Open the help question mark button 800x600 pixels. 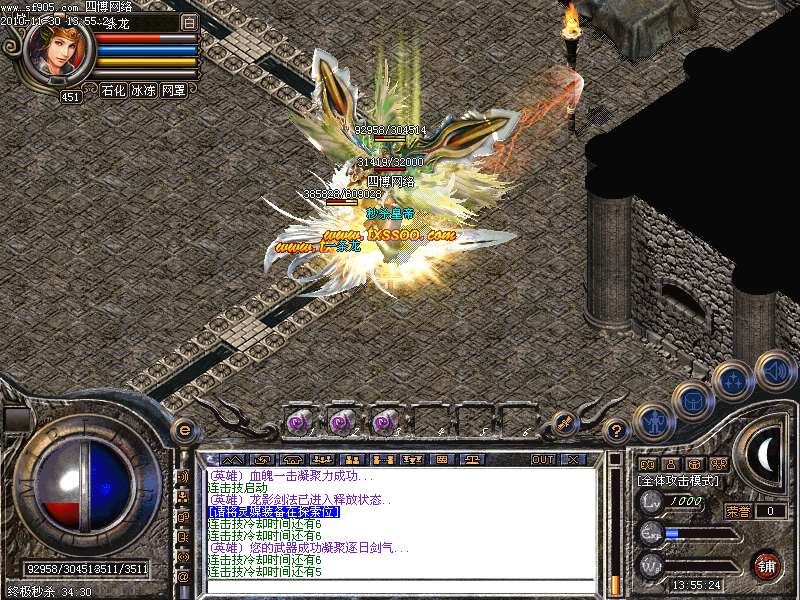(x=617, y=431)
